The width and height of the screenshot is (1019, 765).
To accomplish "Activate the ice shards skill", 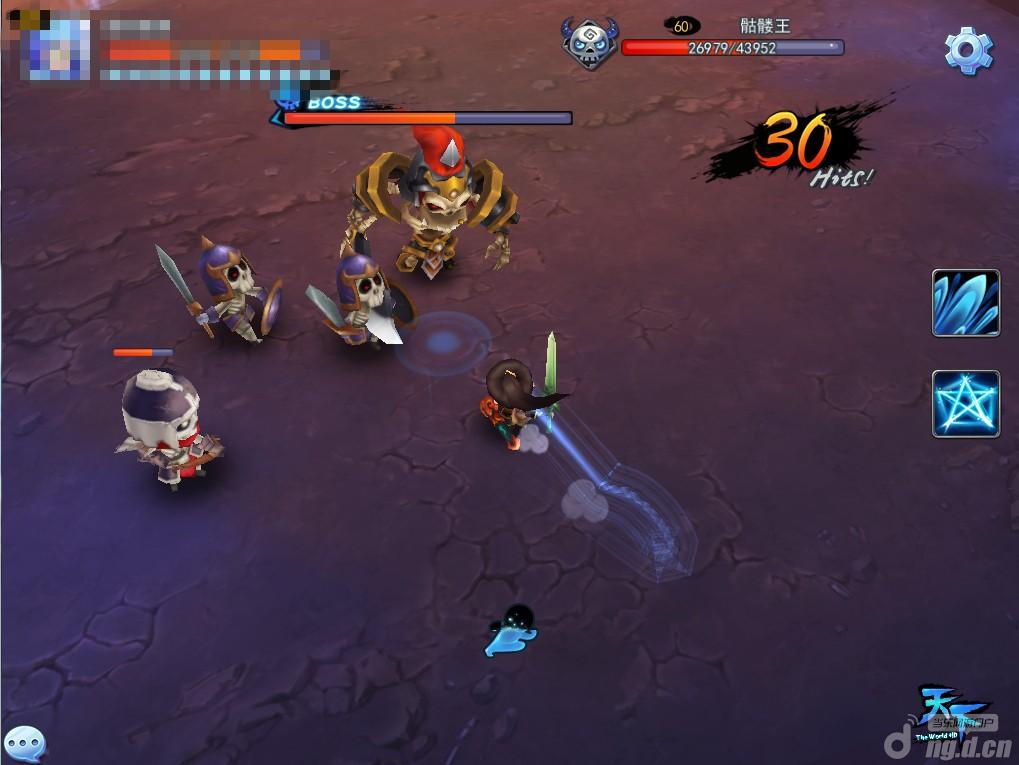I will 966,303.
